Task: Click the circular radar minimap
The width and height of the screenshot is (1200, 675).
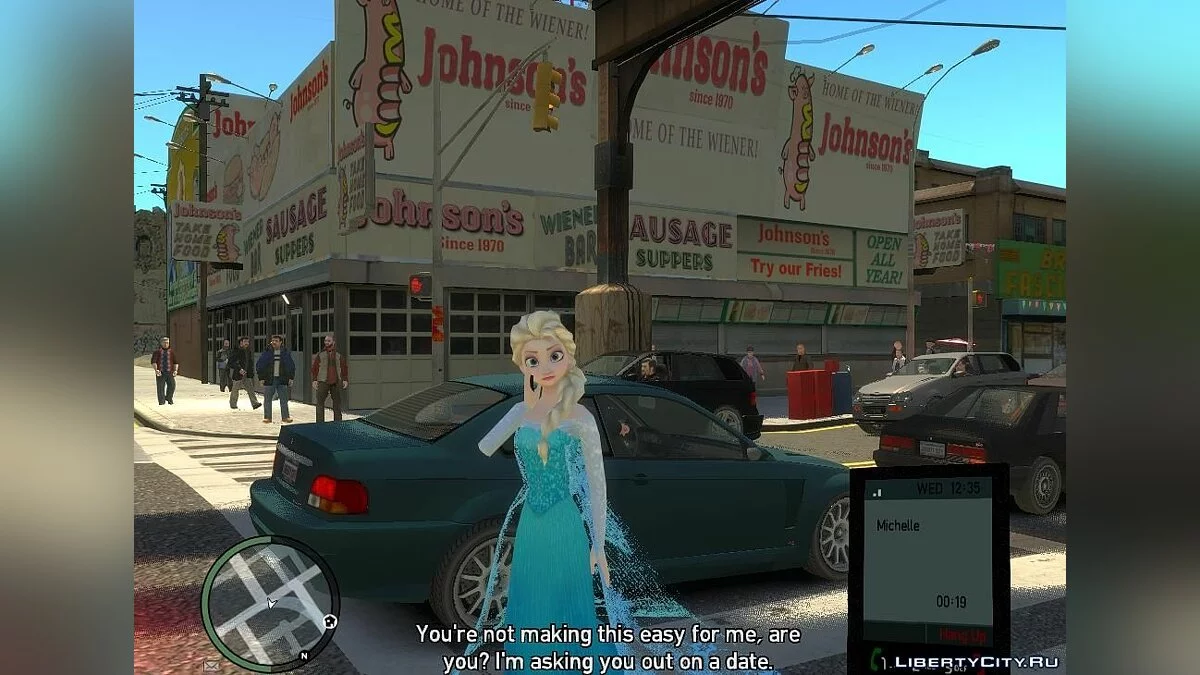Action: (x=270, y=604)
